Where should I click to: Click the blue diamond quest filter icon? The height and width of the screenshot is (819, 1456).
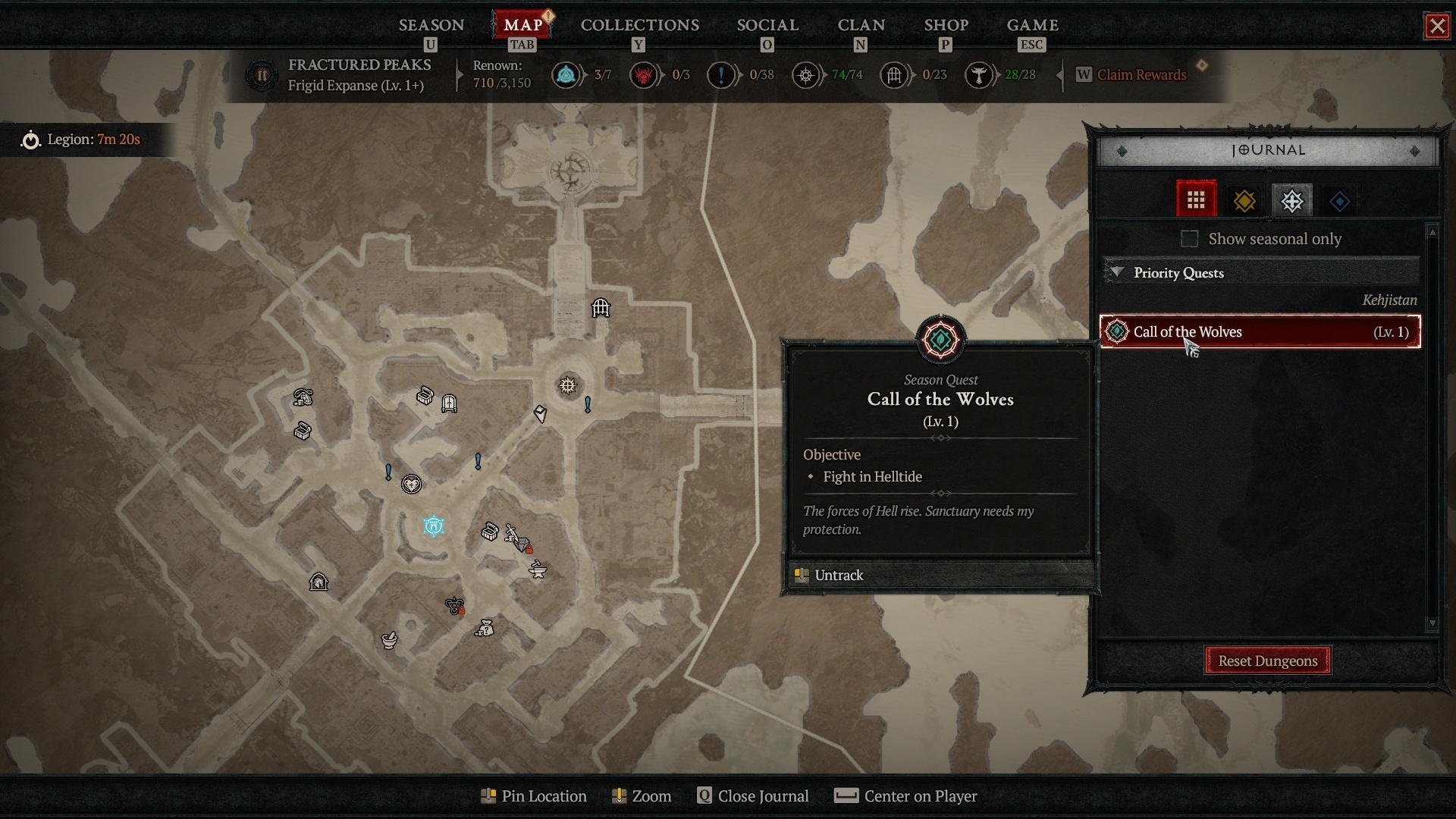tap(1339, 199)
